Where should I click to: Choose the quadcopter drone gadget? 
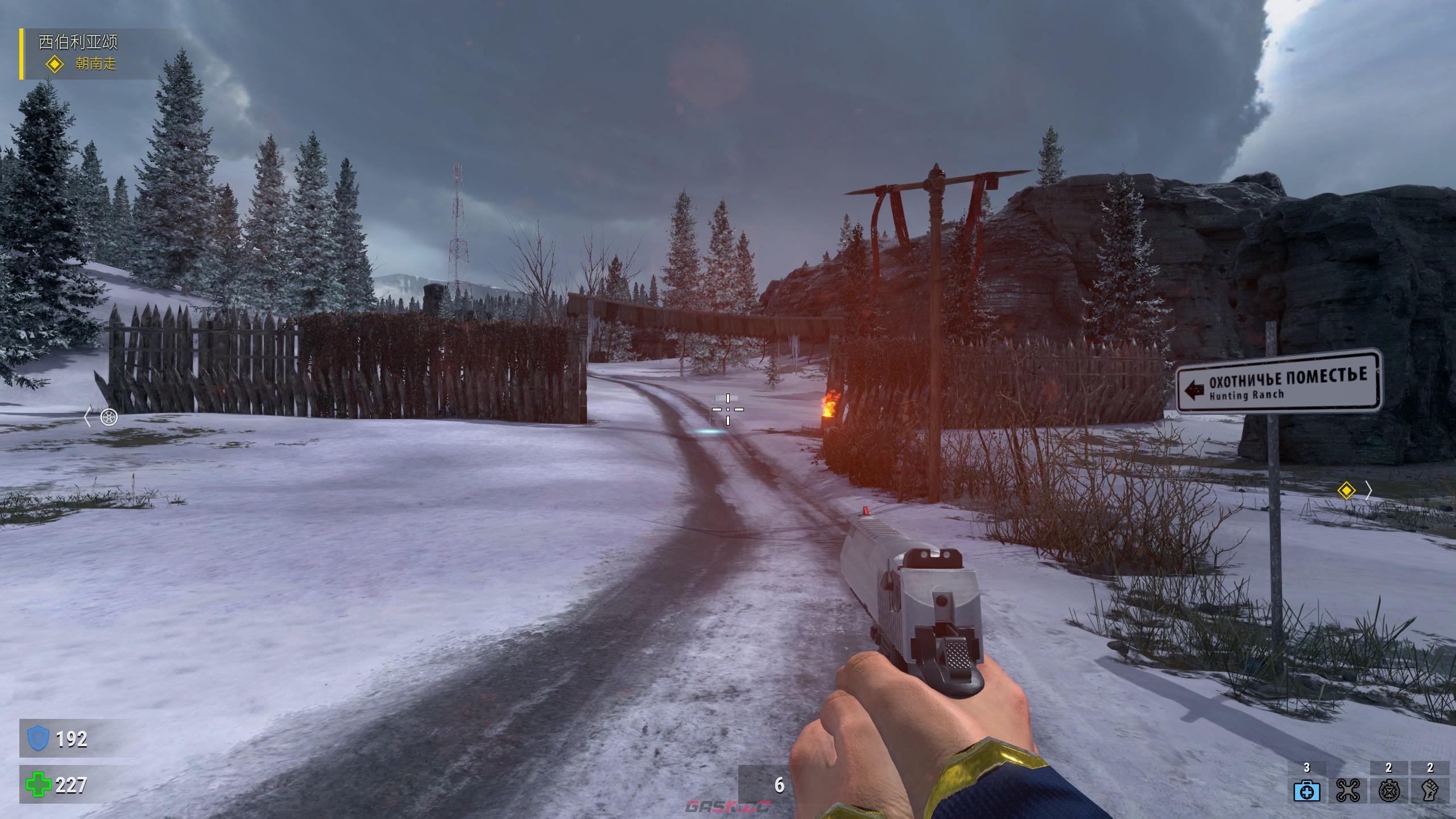1347,790
